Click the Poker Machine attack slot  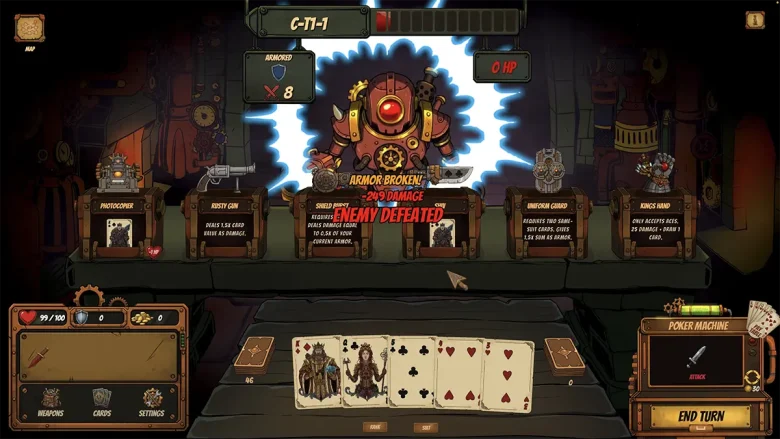(696, 360)
